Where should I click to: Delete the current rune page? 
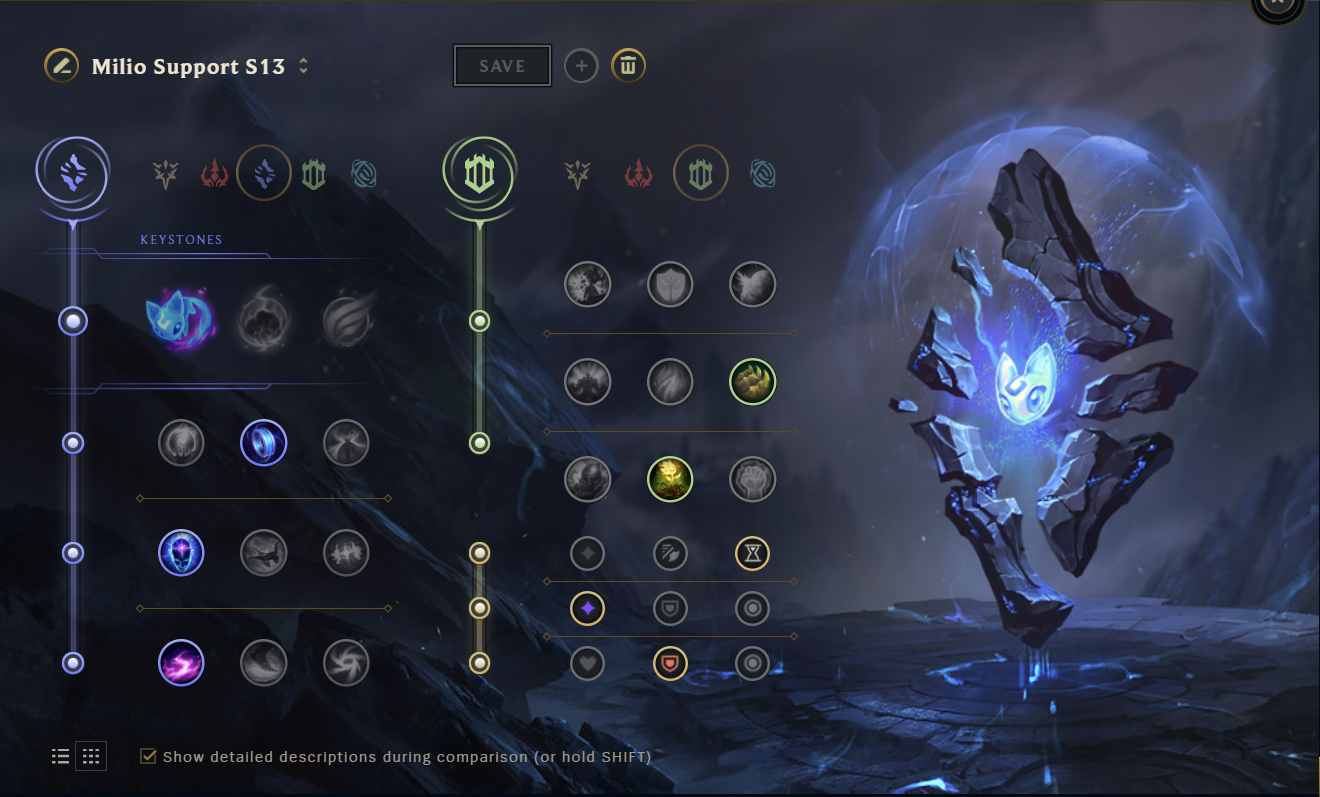[628, 65]
